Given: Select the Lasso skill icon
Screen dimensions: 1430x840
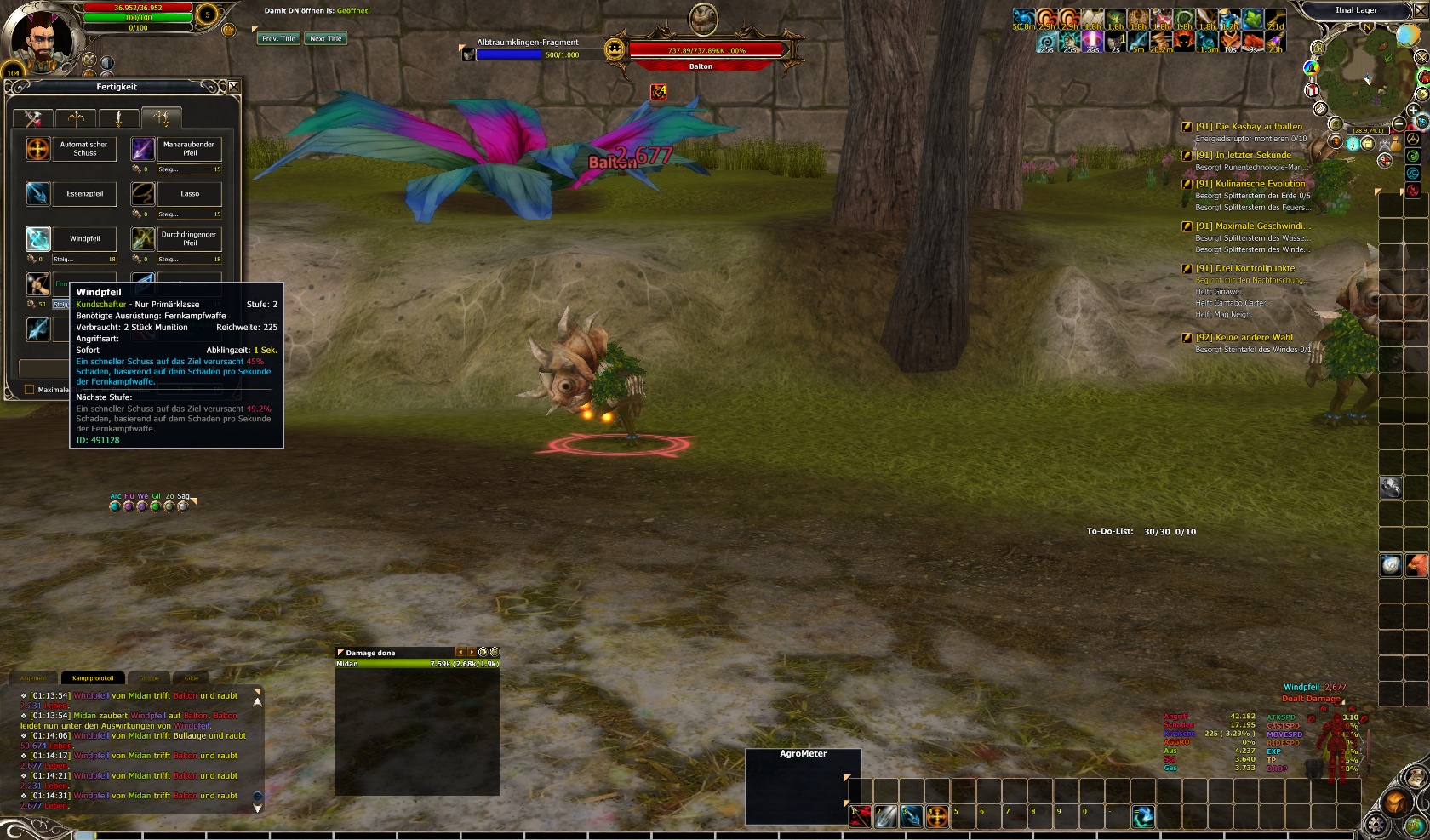Looking at the screenshot, I should [142, 194].
